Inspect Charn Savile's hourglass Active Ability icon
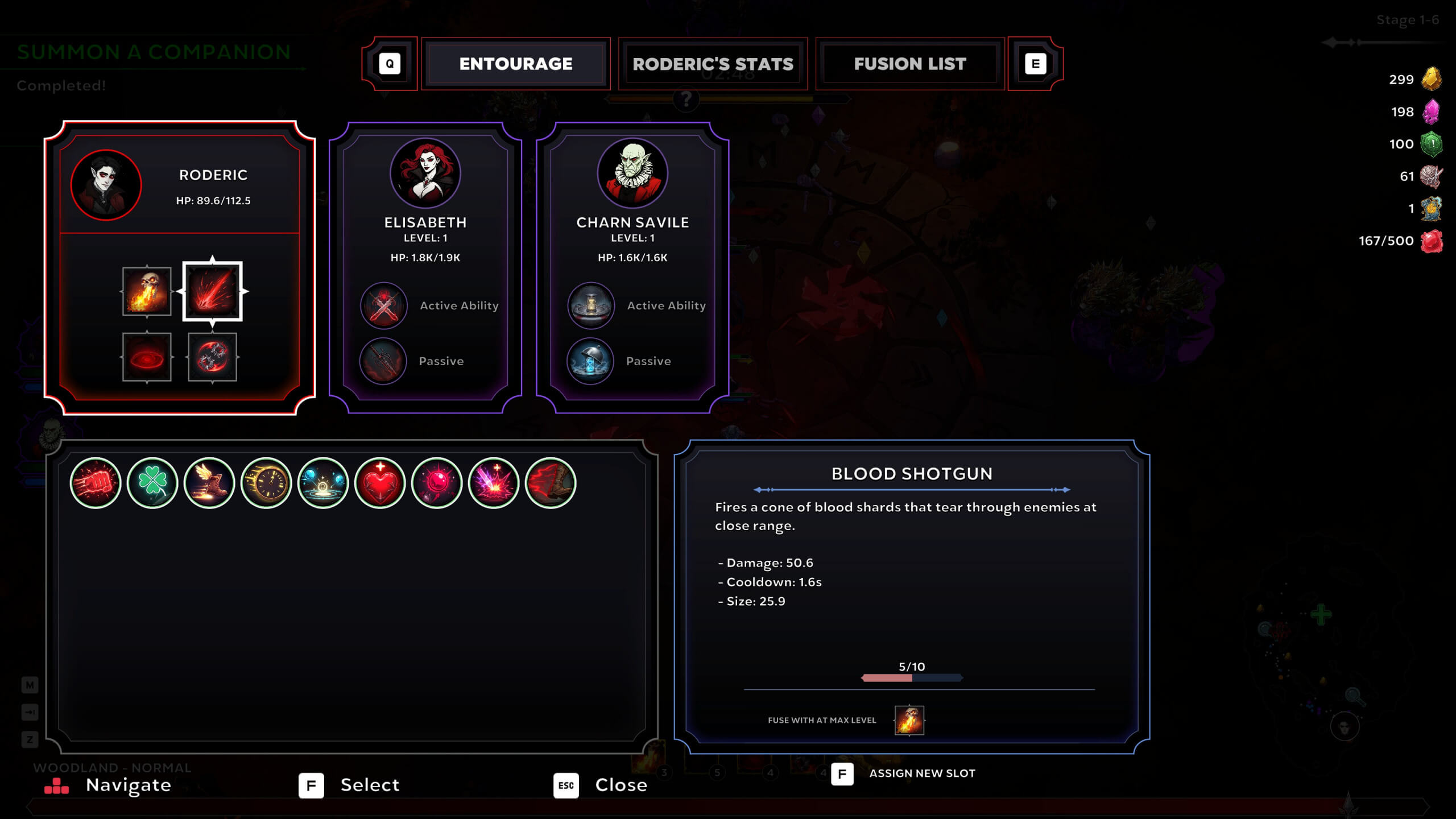The image size is (1456, 819). [x=591, y=305]
